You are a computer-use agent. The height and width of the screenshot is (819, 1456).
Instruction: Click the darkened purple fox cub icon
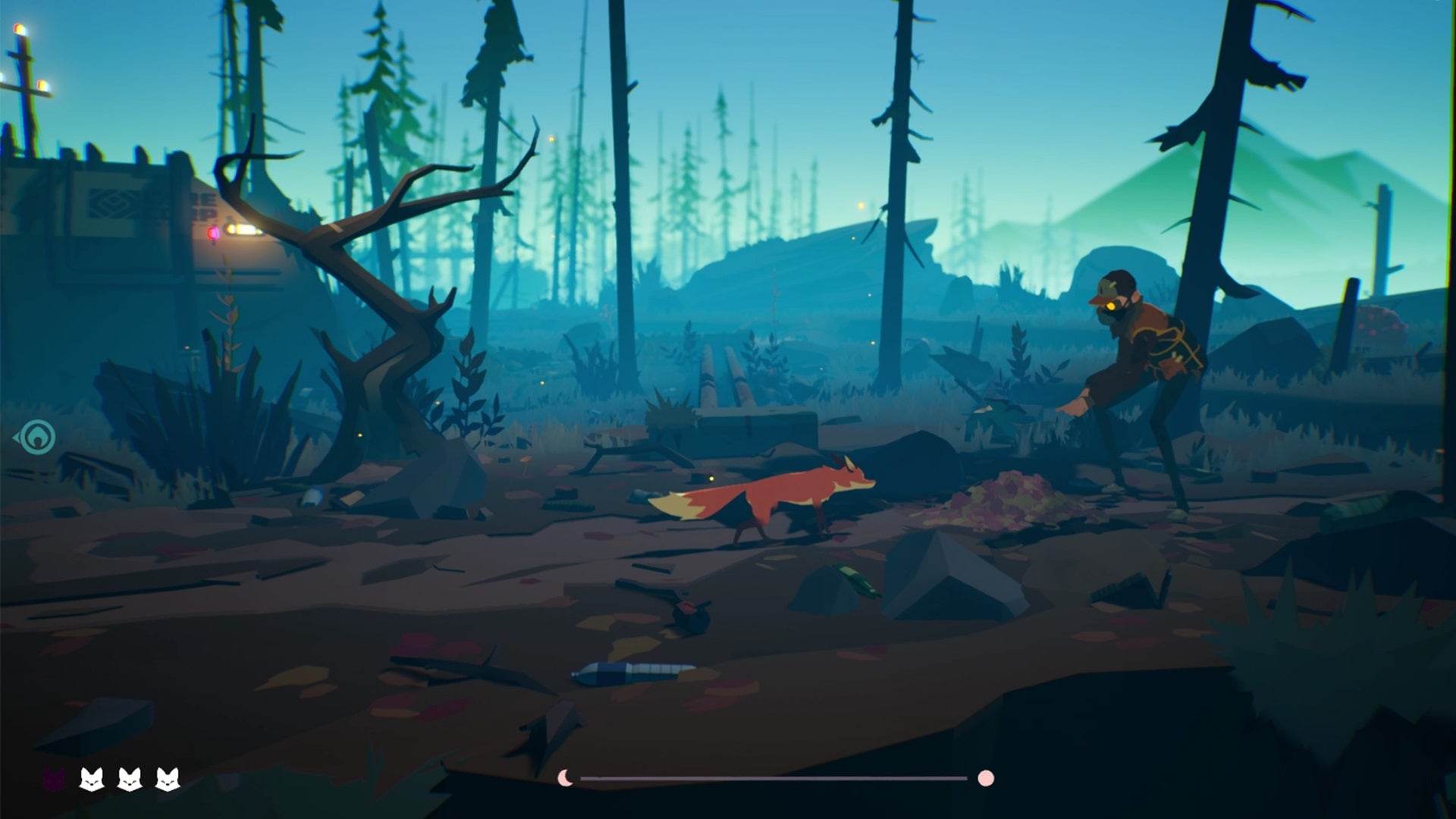53,778
